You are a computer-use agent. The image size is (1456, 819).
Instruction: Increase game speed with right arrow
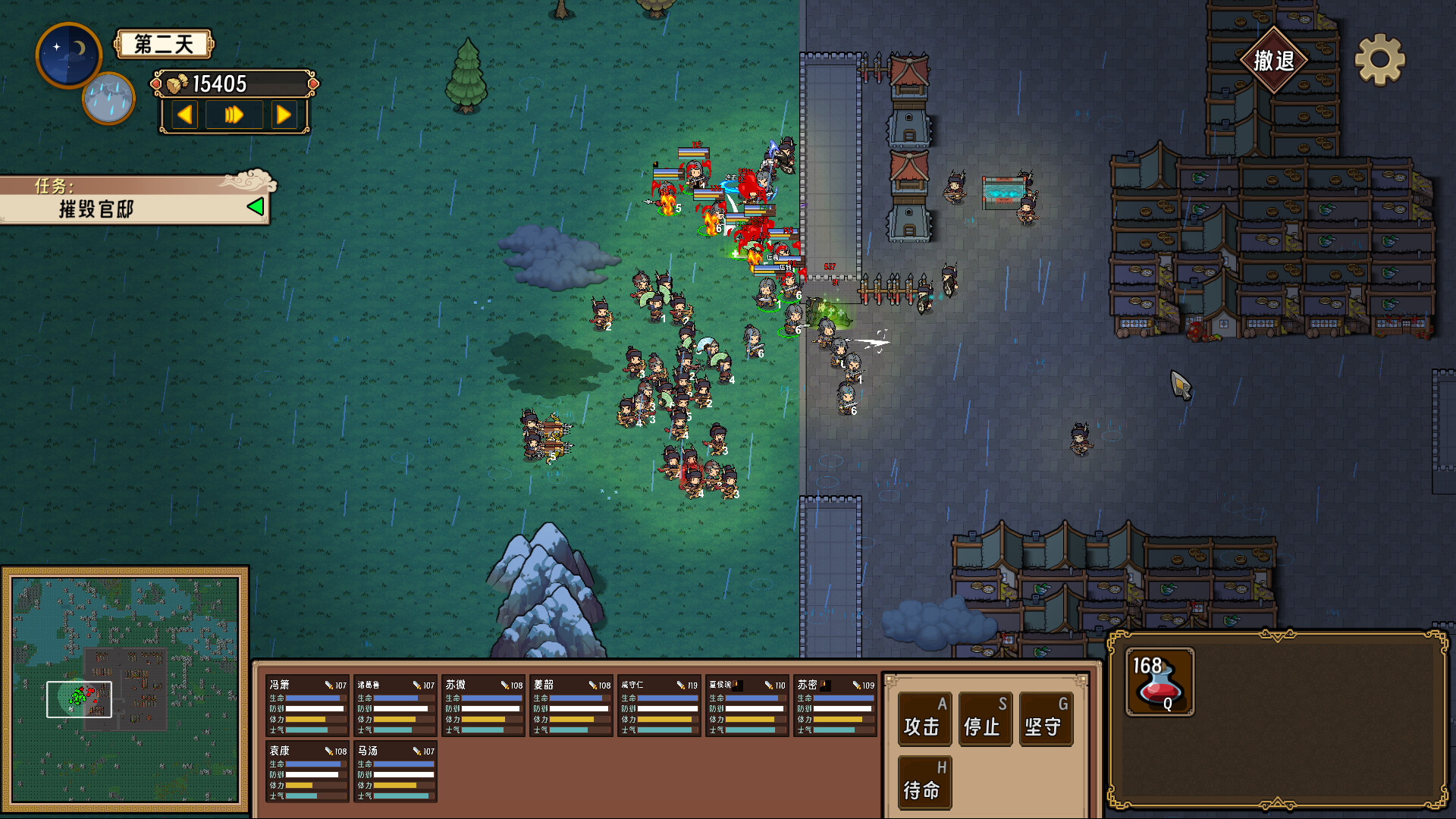tap(284, 115)
